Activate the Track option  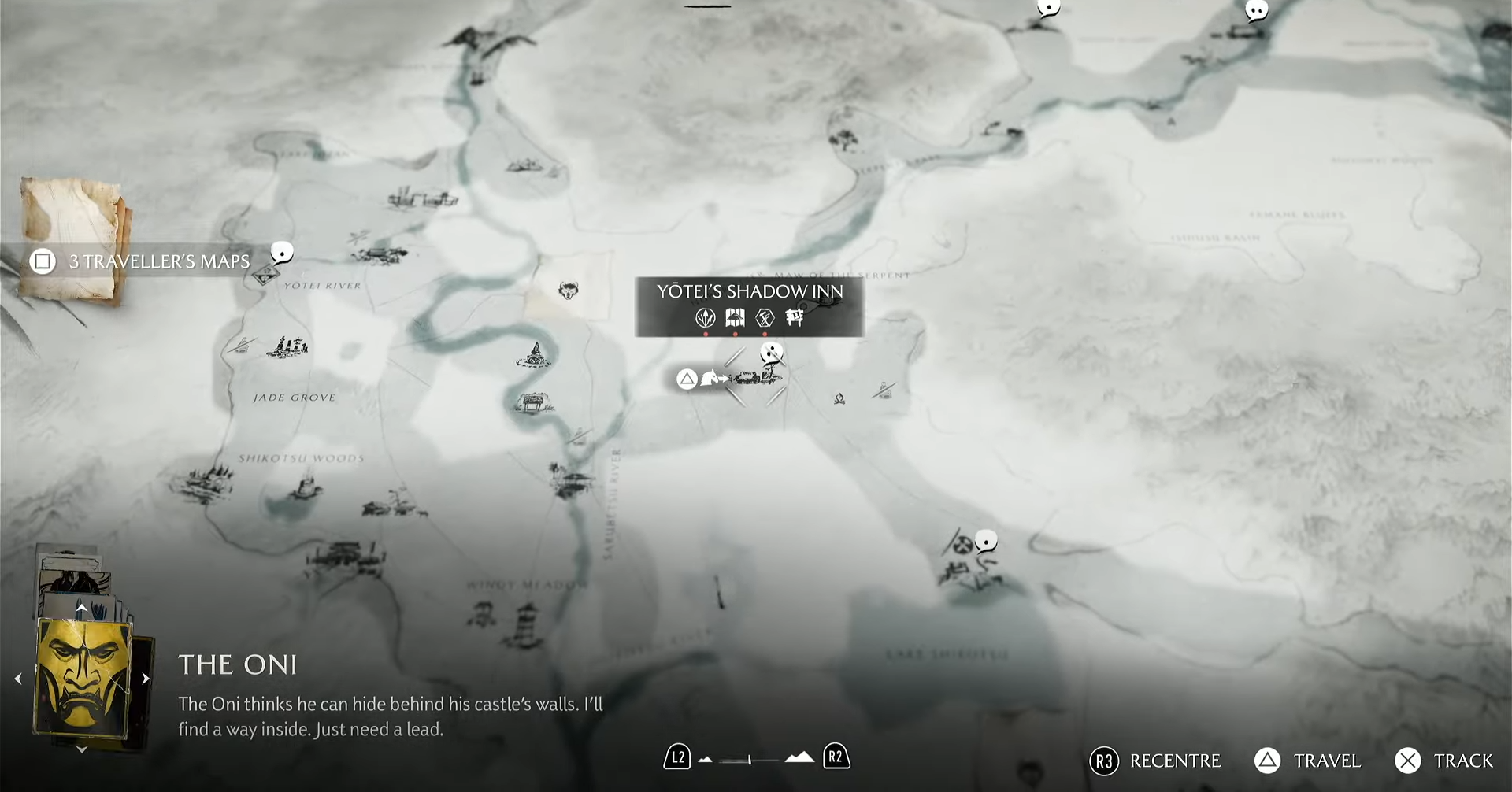pos(1444,761)
